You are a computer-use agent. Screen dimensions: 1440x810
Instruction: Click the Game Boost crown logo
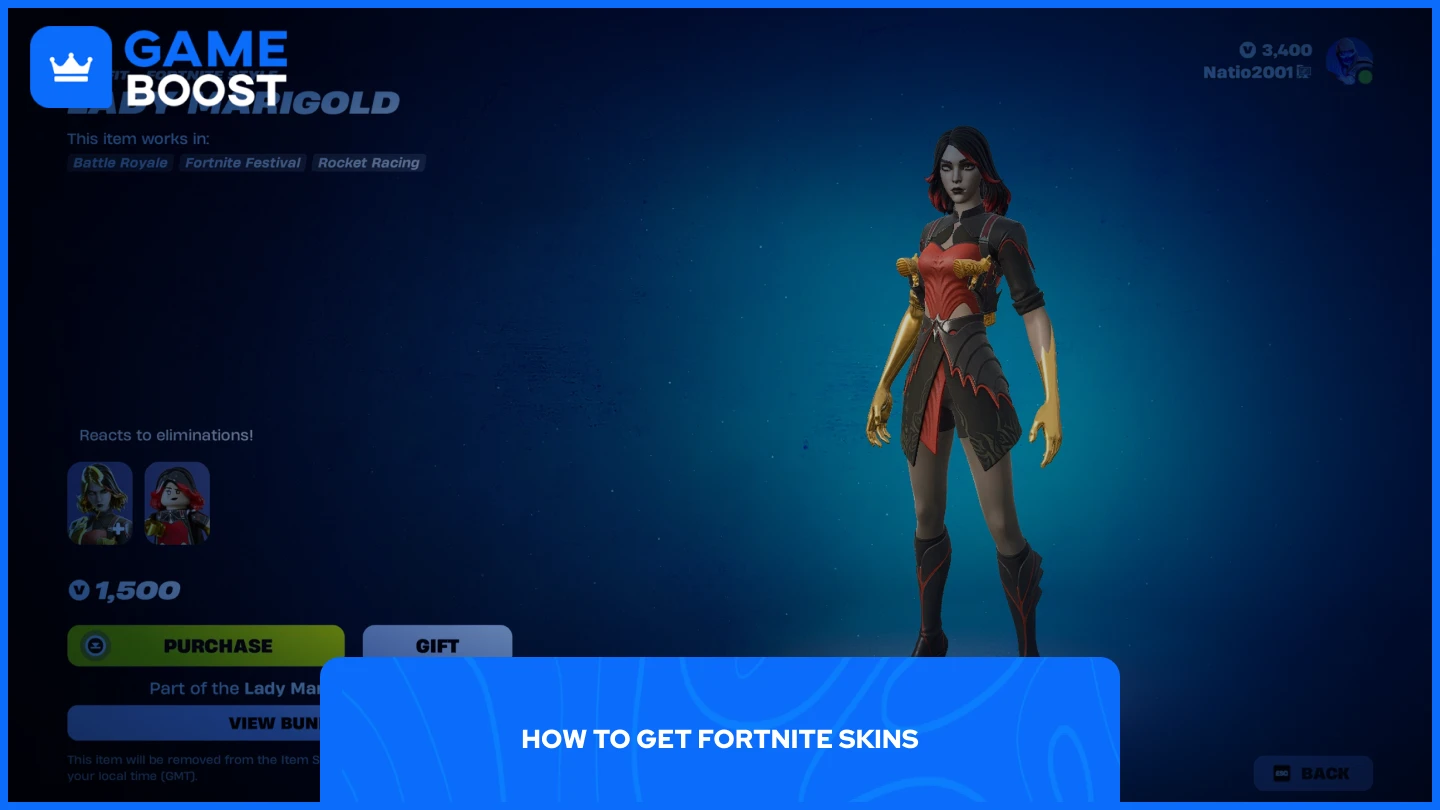pyautogui.click(x=71, y=66)
